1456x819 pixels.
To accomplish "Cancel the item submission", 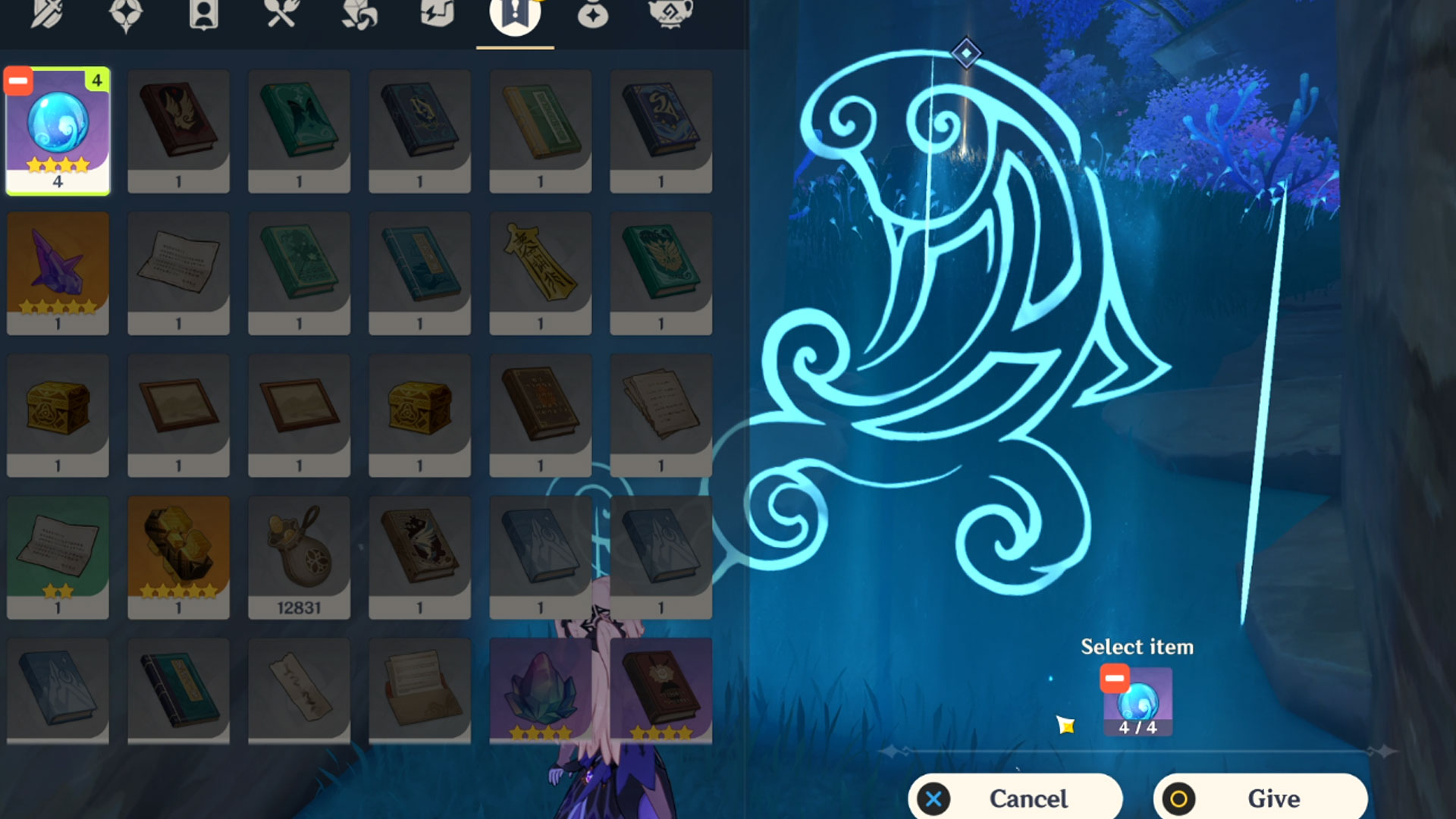I will point(1015,798).
